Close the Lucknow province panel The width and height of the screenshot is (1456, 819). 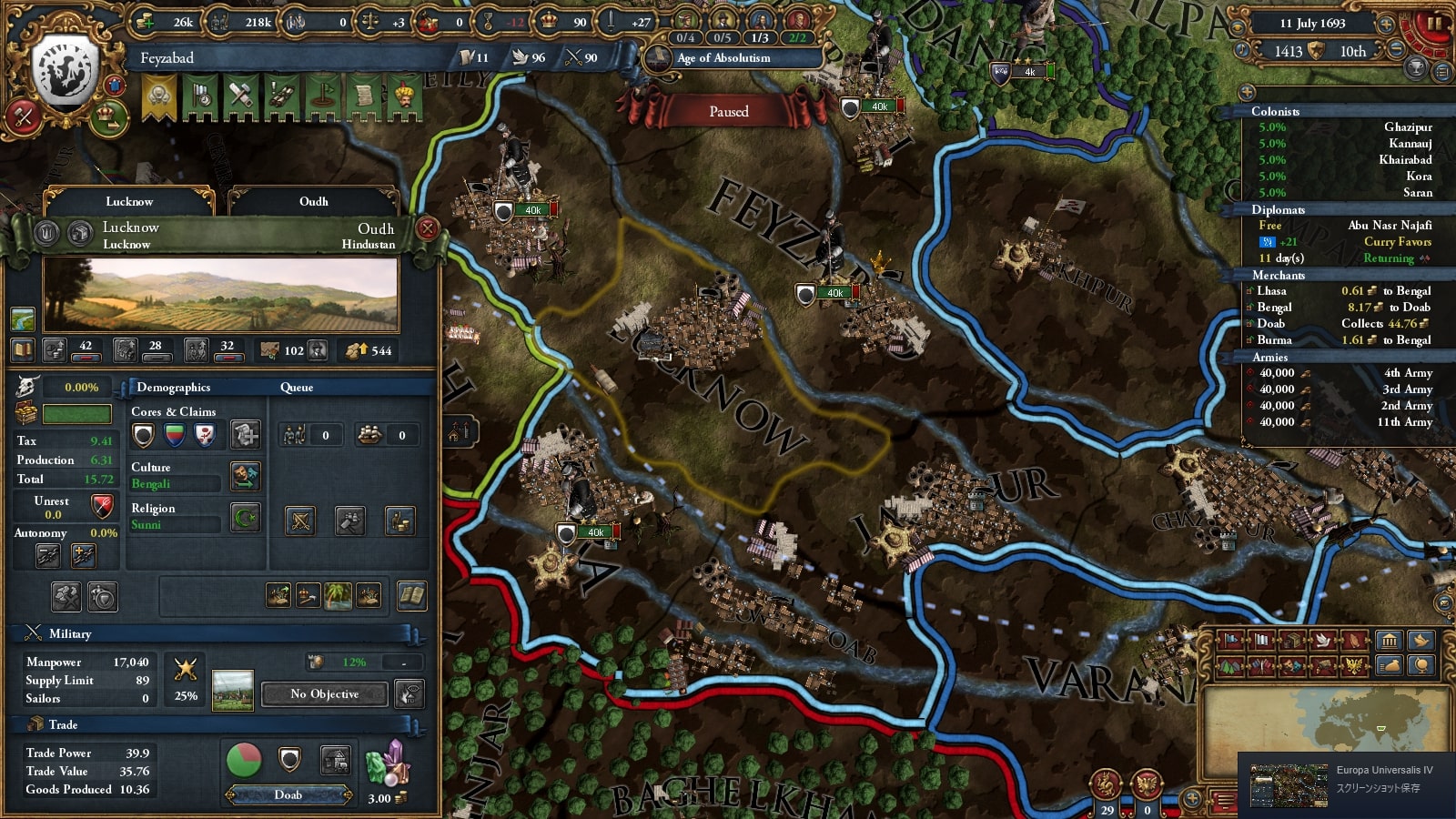(427, 228)
